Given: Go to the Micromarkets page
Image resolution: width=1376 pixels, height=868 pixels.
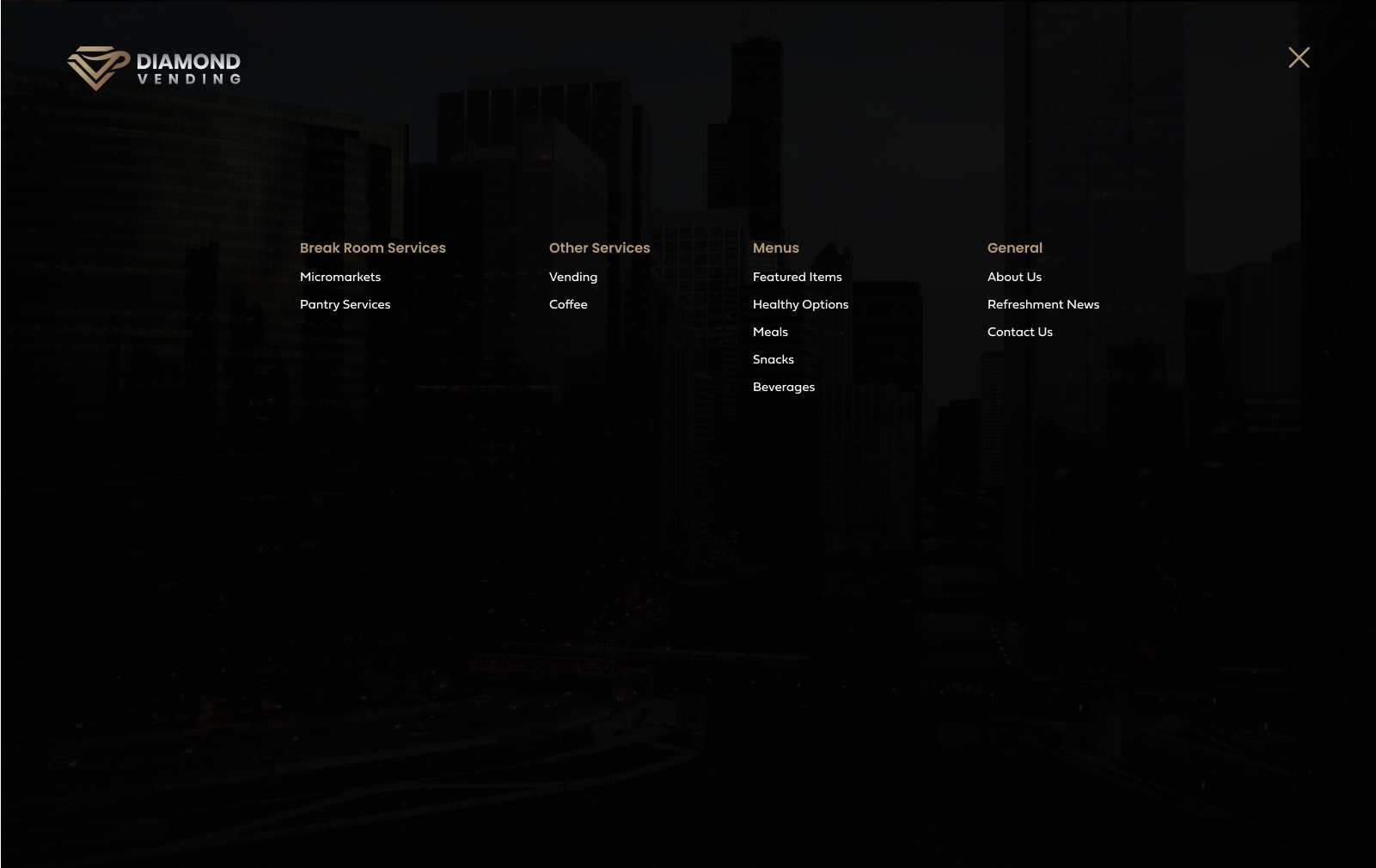Looking at the screenshot, I should click(x=340, y=278).
